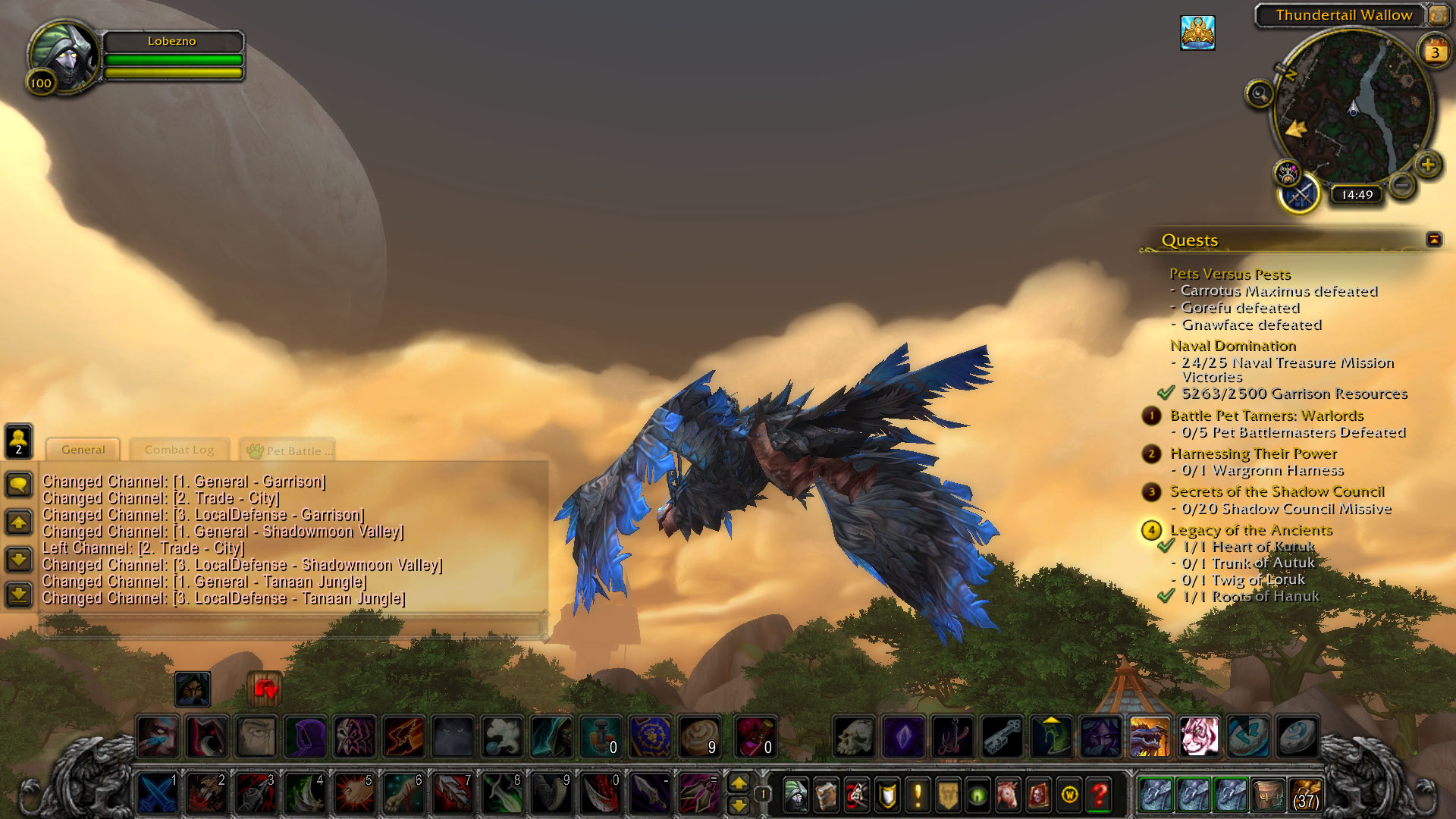This screenshot has width=1456, height=819.
Task: Open the backpack bag slot
Action: (1304, 795)
